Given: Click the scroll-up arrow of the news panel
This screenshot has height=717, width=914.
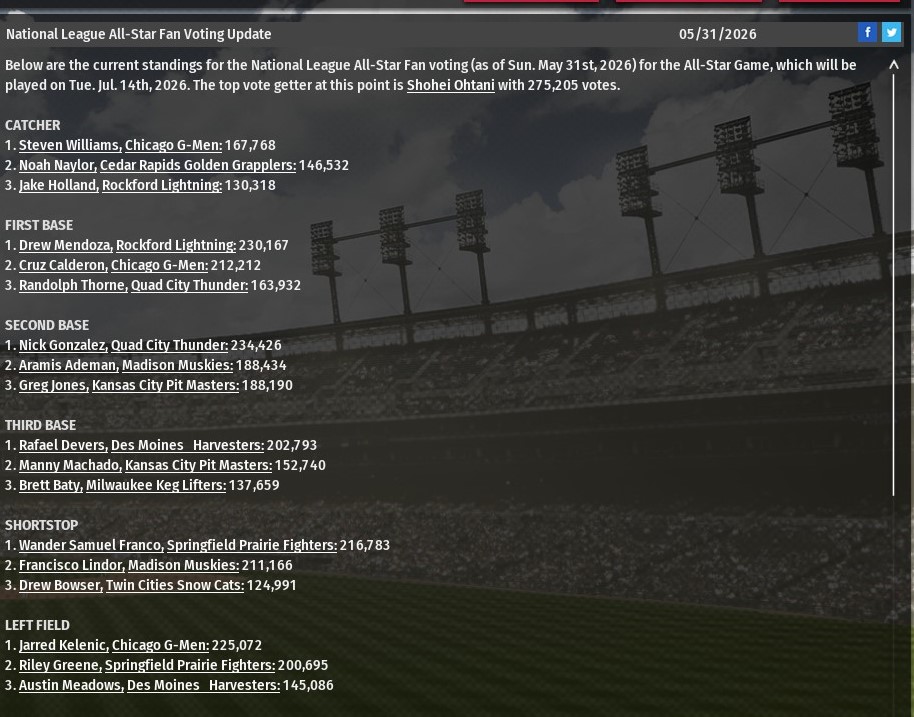Looking at the screenshot, I should click(894, 65).
